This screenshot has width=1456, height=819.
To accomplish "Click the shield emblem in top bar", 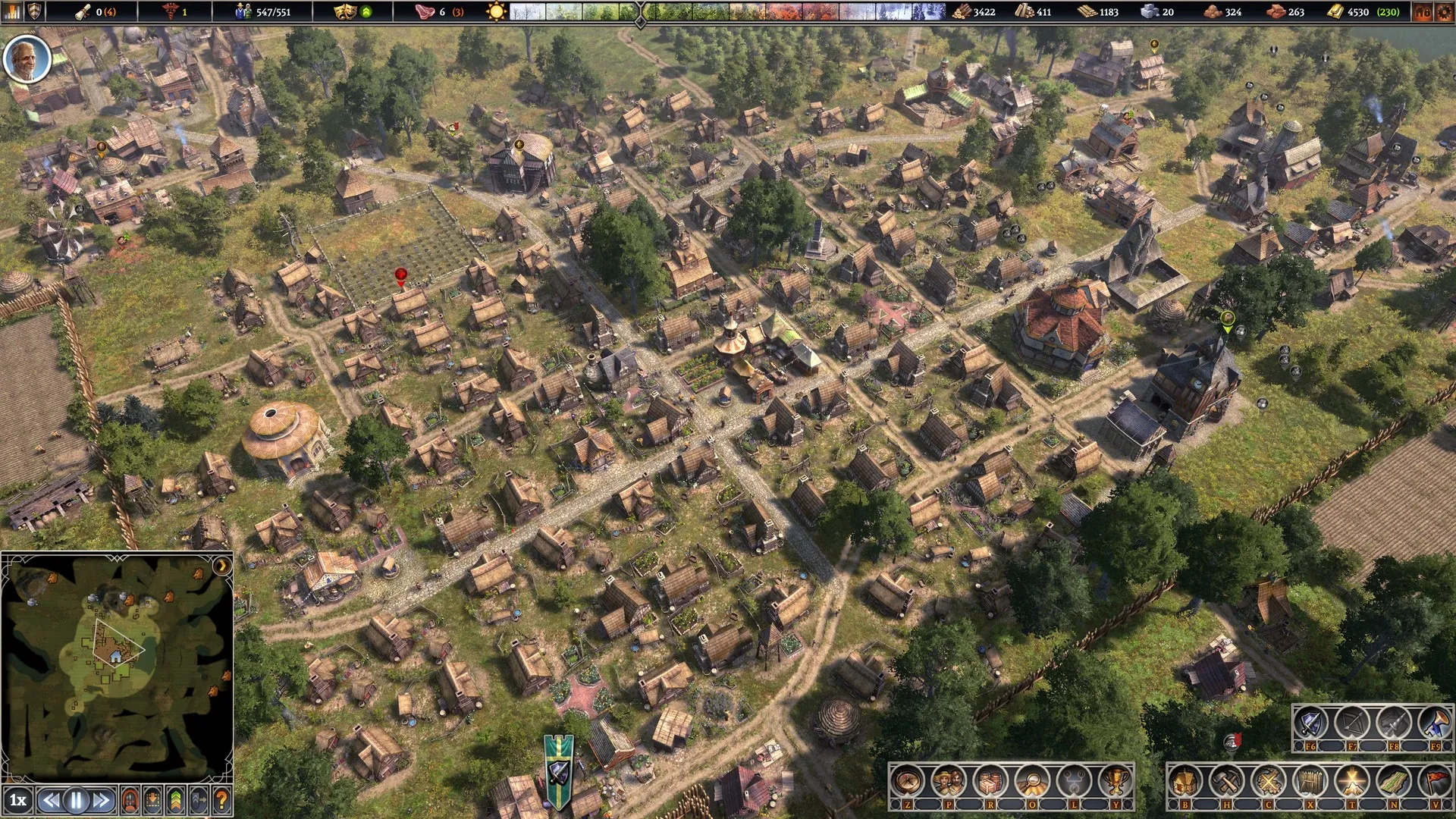I will [x=35, y=11].
